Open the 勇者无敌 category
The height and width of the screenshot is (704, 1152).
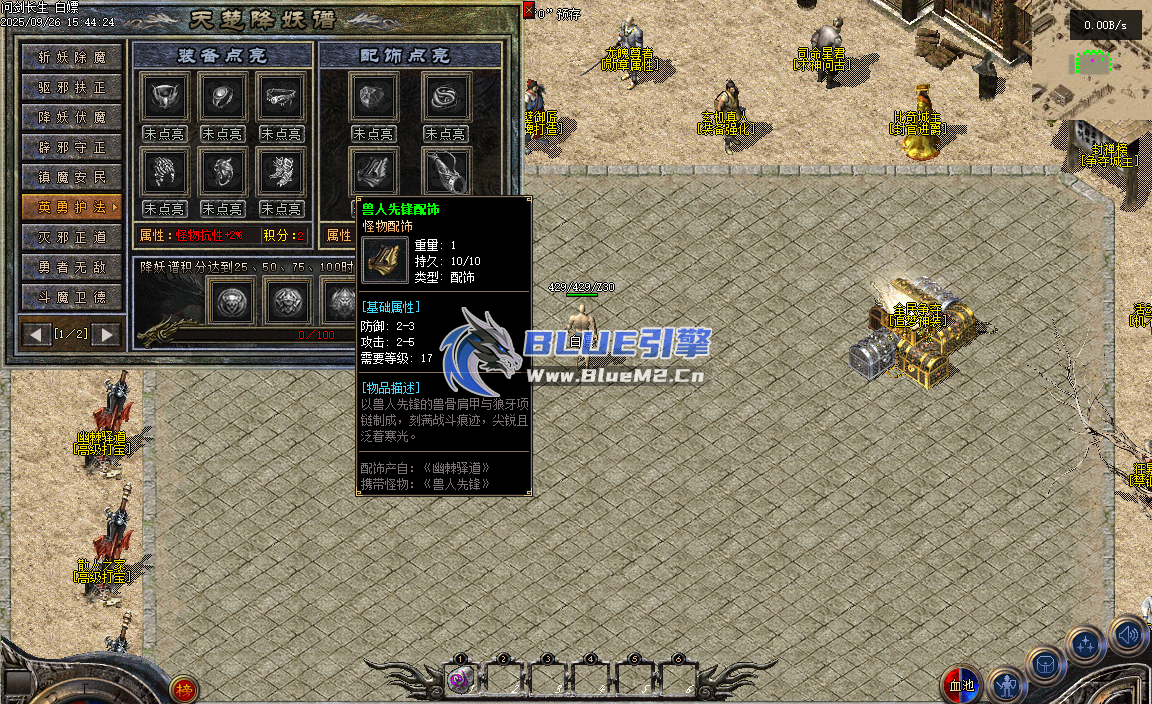[x=72, y=267]
